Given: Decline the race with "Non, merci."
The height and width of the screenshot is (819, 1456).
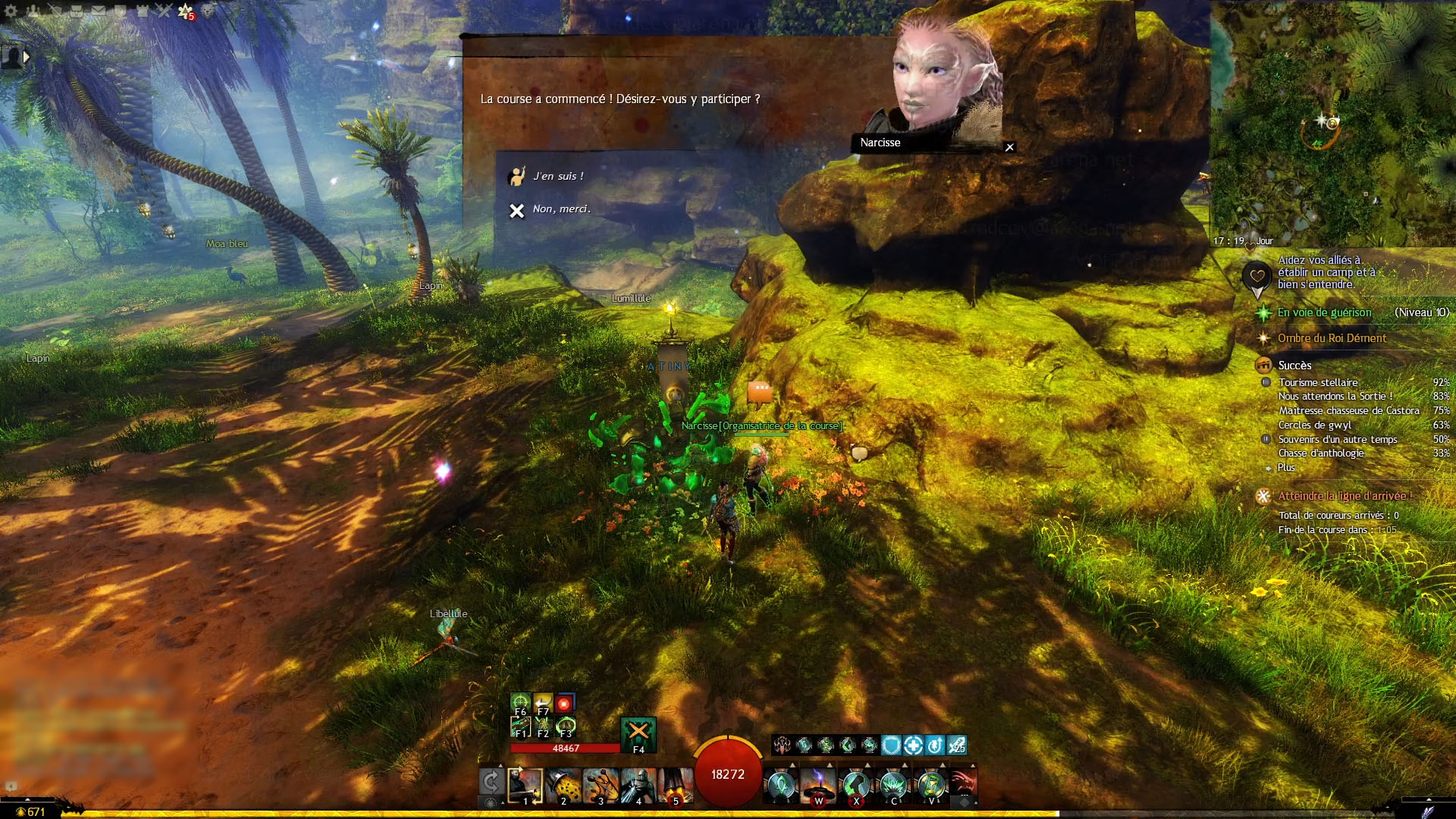Looking at the screenshot, I should (x=560, y=209).
